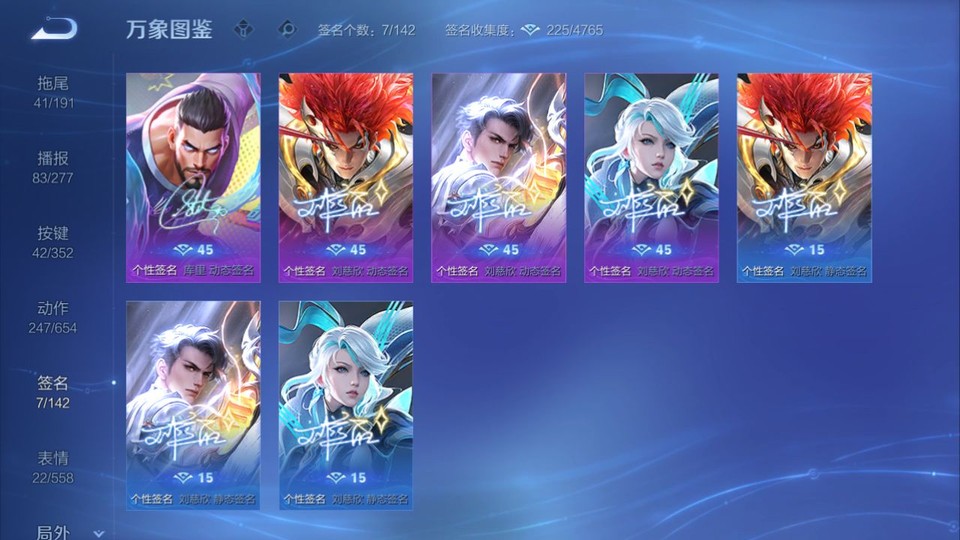This screenshot has width=960, height=540.
Task: Switch to the 播报 tab
Action: coord(55,166)
